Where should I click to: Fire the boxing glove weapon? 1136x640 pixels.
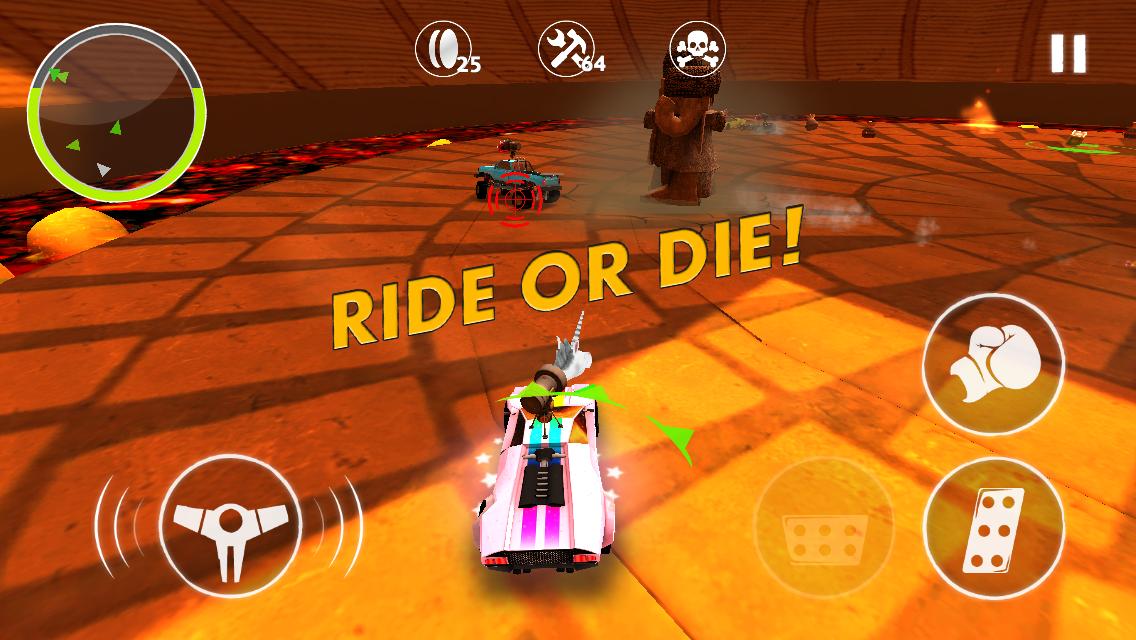coord(992,364)
